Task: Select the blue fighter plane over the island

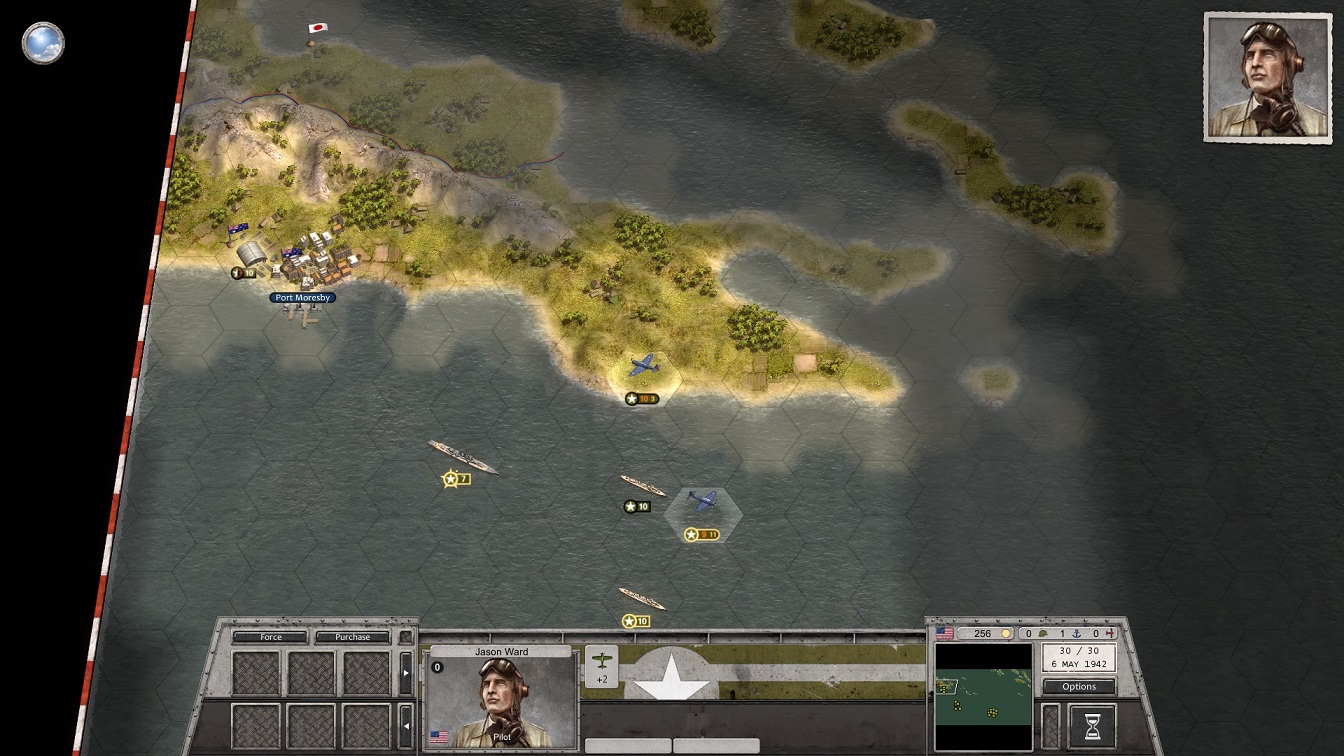Action: pyautogui.click(x=644, y=367)
